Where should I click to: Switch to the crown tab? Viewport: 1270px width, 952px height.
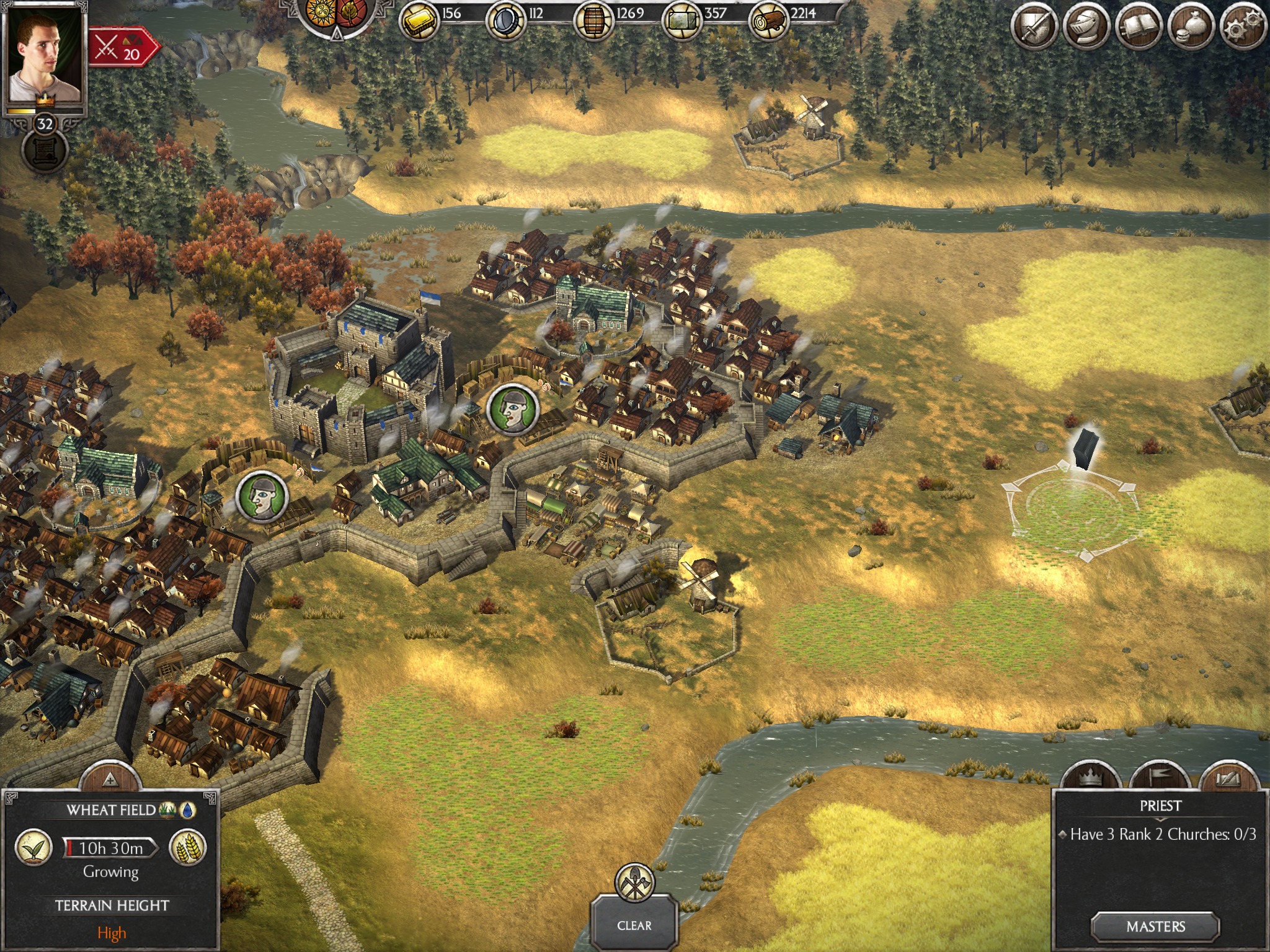(x=1090, y=779)
